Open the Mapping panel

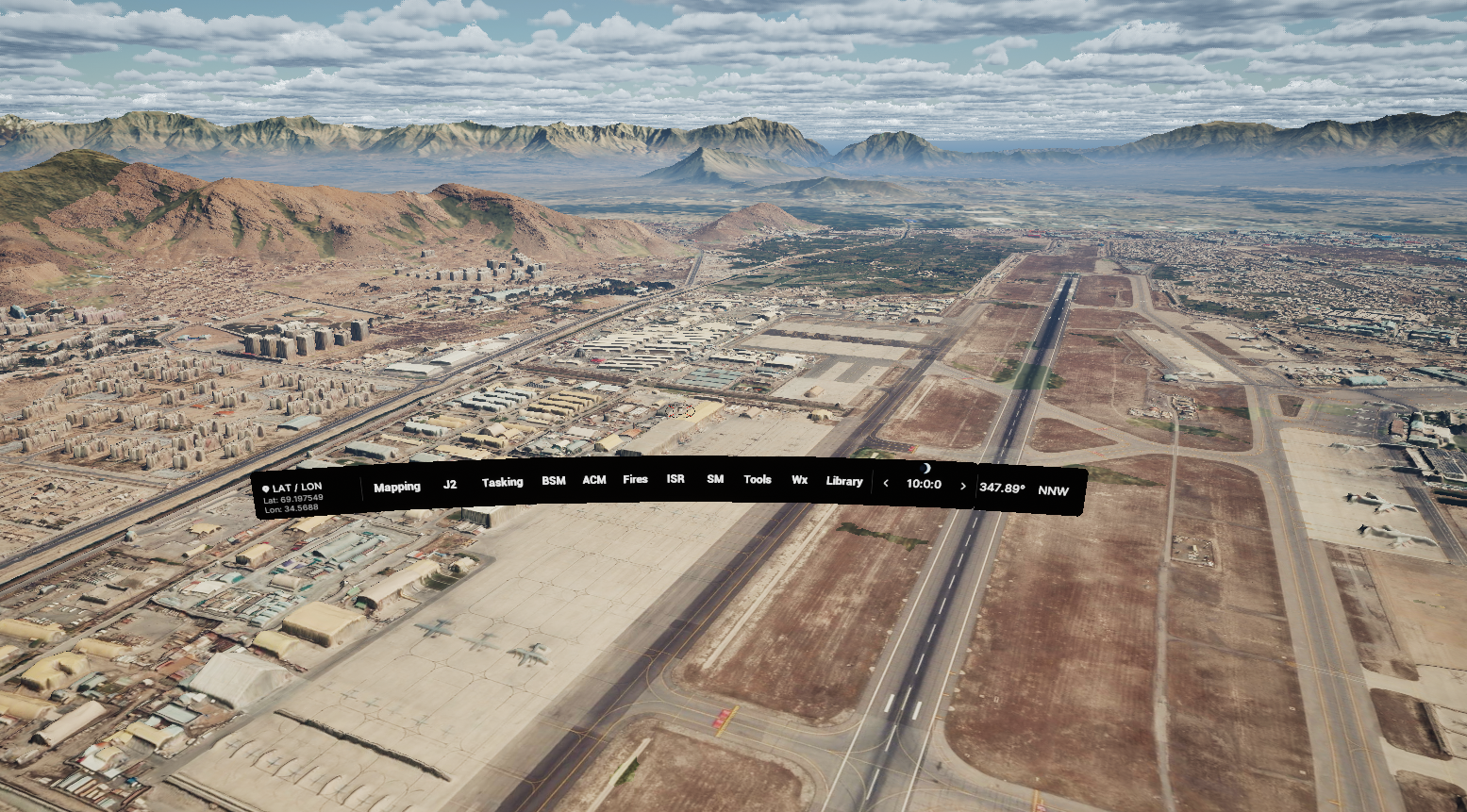(397, 486)
